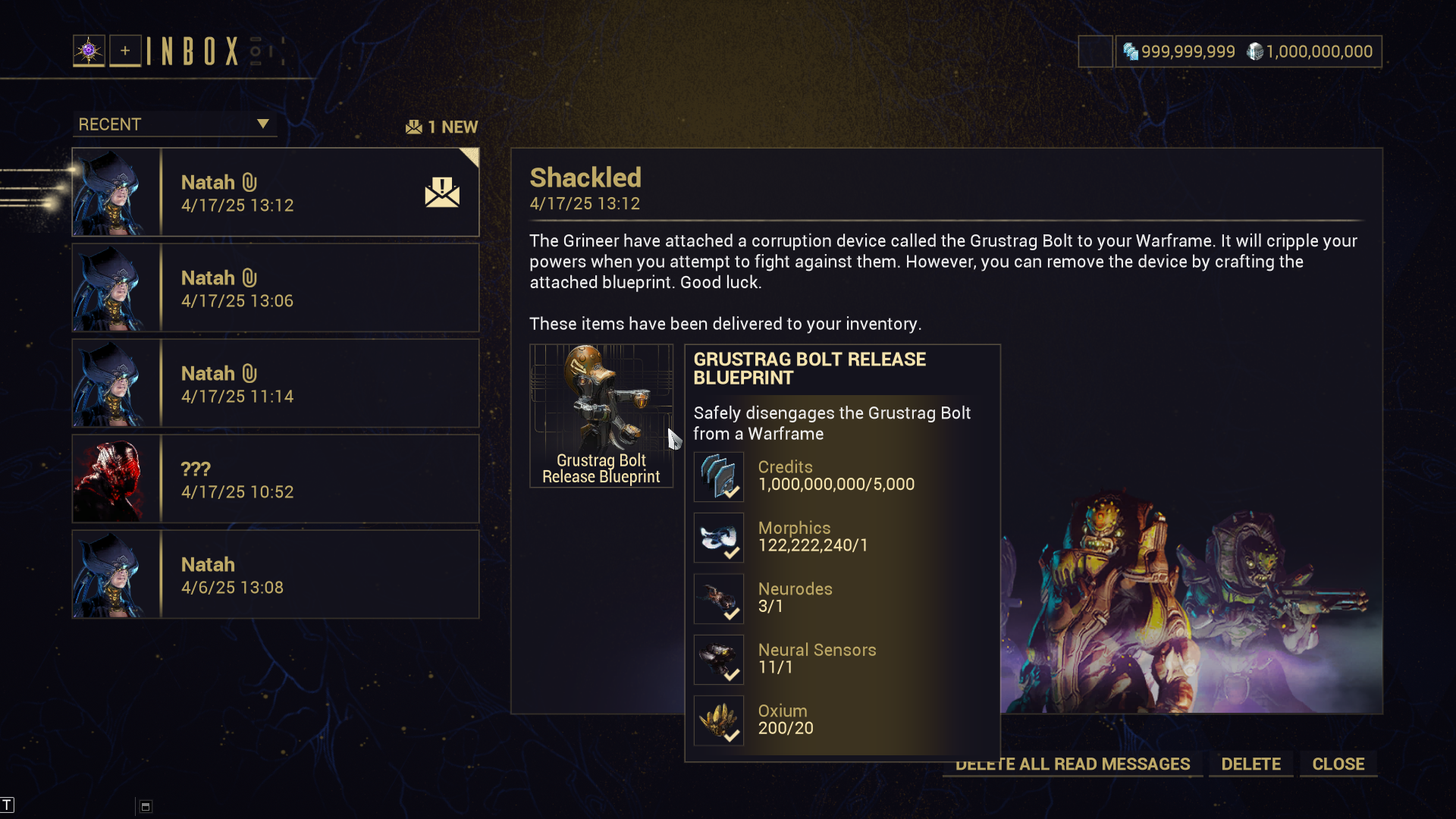
Task: Delete all read messages
Action: point(1072,764)
